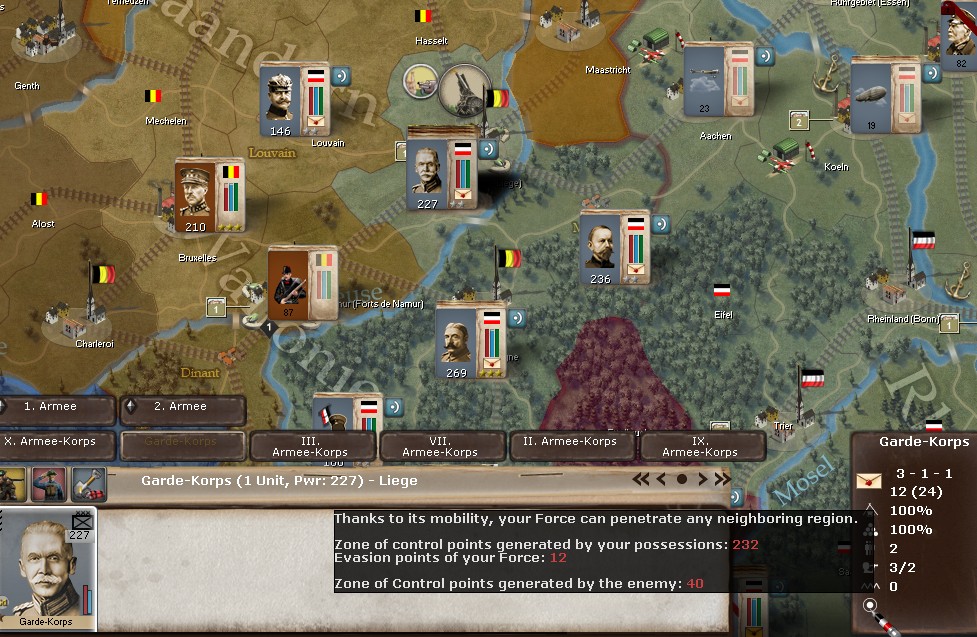Select the Garde-Korps general portrait card

[47, 572]
